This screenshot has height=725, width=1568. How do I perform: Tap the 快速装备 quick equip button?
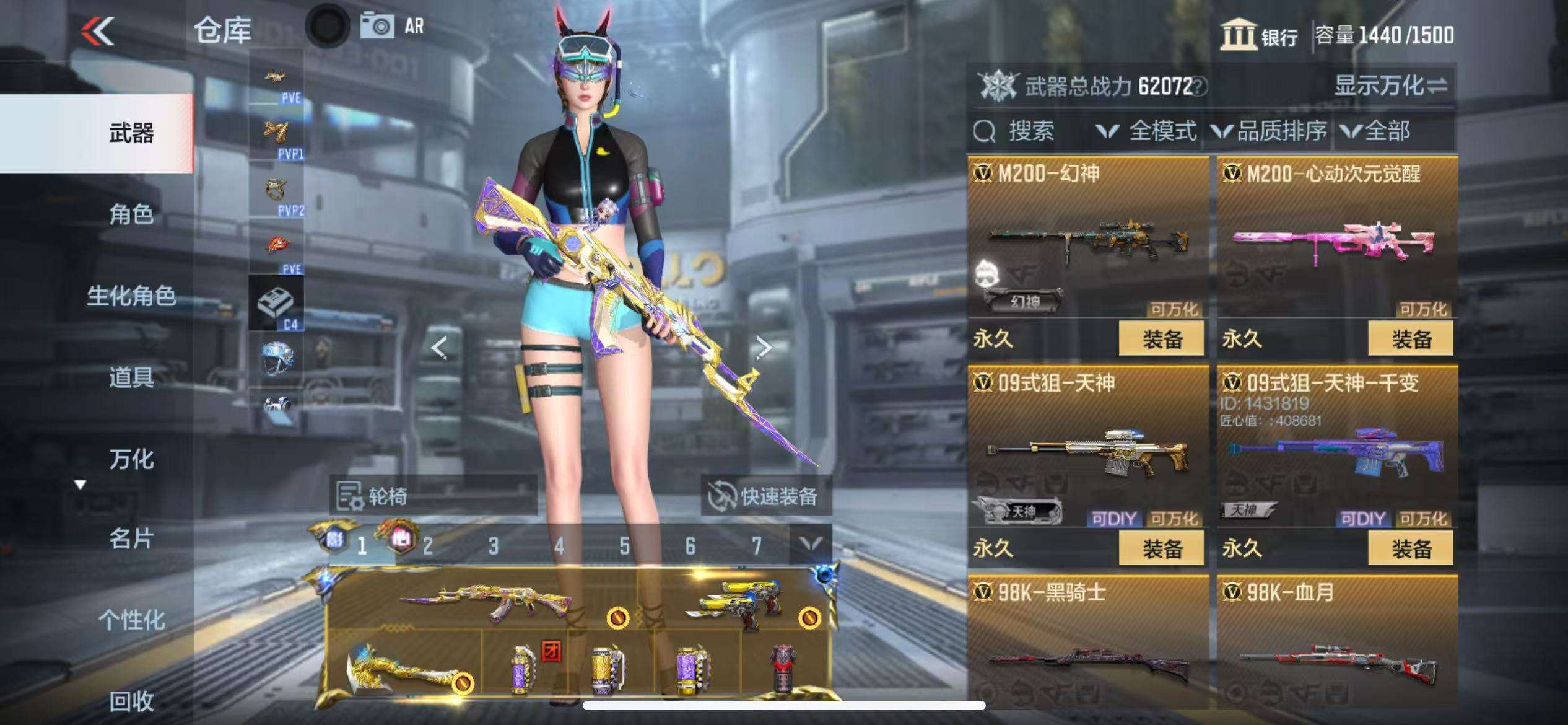(x=766, y=496)
